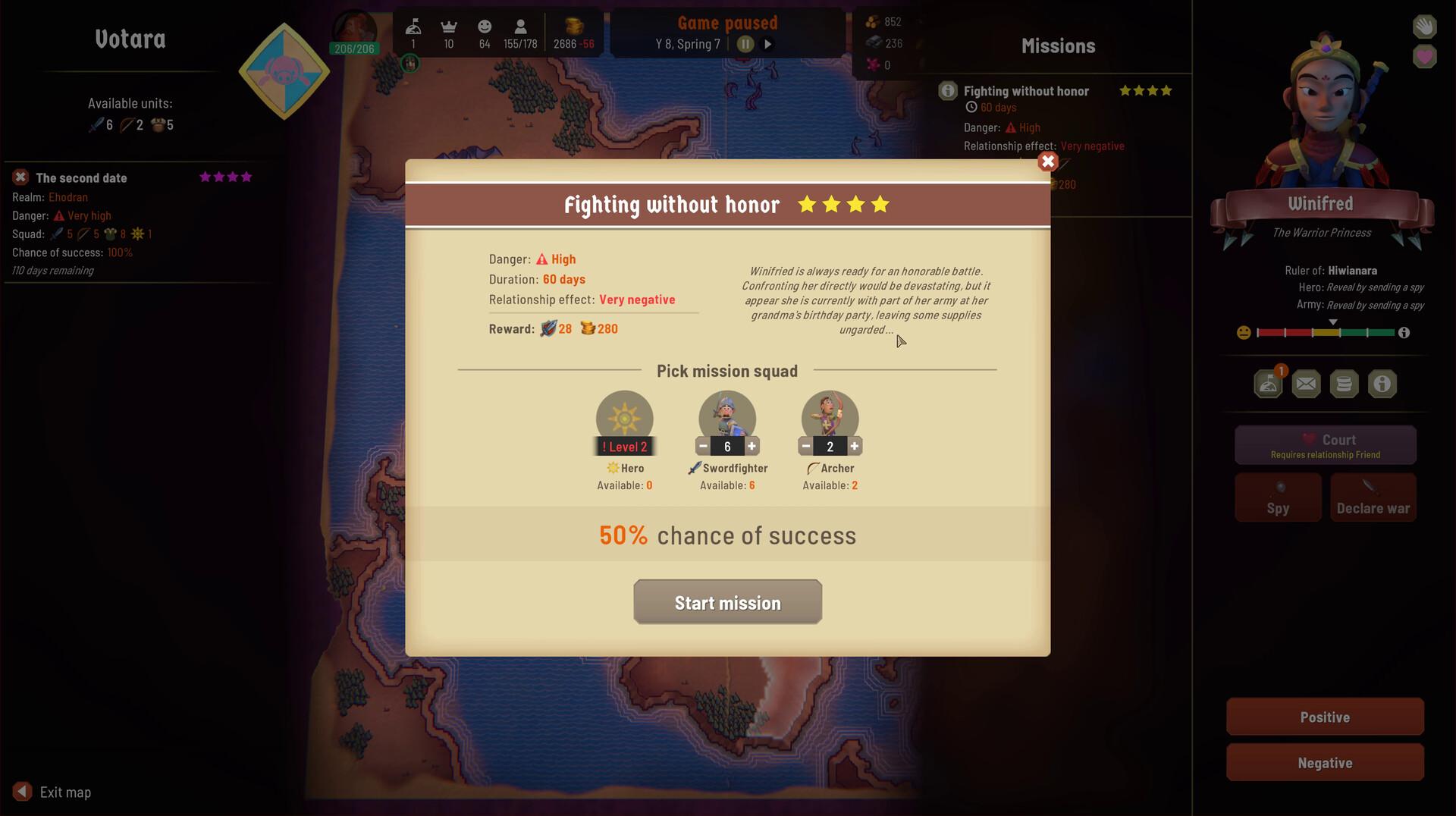
Task: Click Winifred's relationship status bar
Action: (x=1327, y=331)
